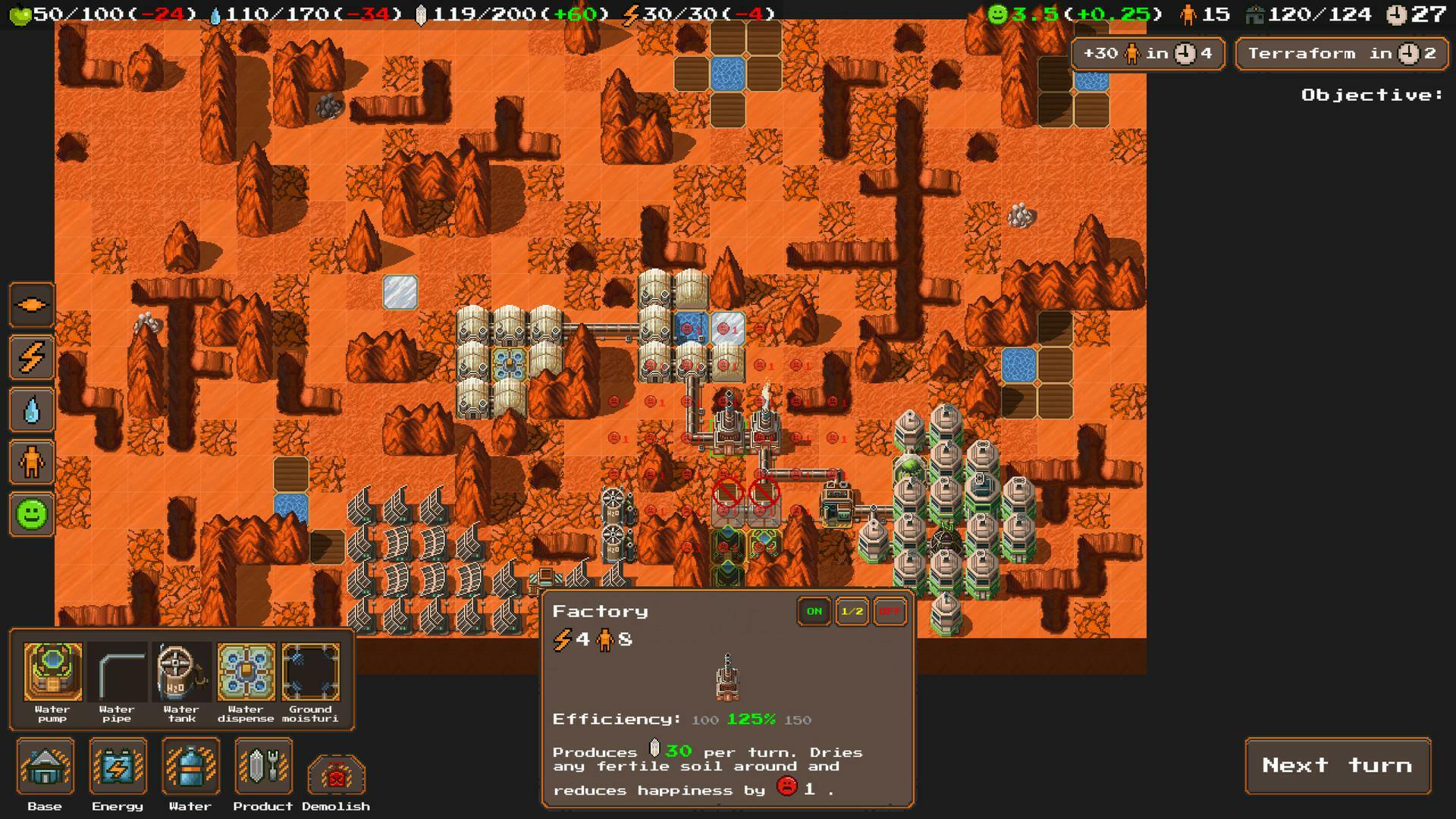
Task: Click the +30 population countdown banner
Action: click(x=1147, y=53)
